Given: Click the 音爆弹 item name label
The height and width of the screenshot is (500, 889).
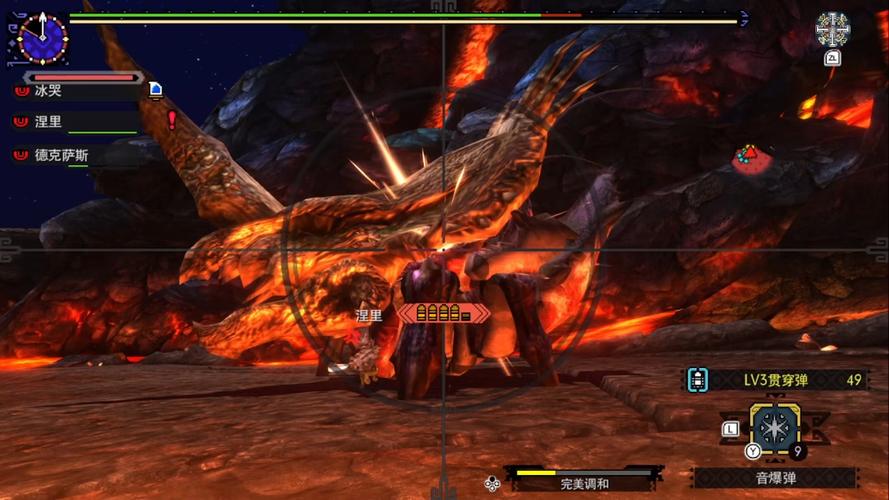Looking at the screenshot, I should [775, 478].
